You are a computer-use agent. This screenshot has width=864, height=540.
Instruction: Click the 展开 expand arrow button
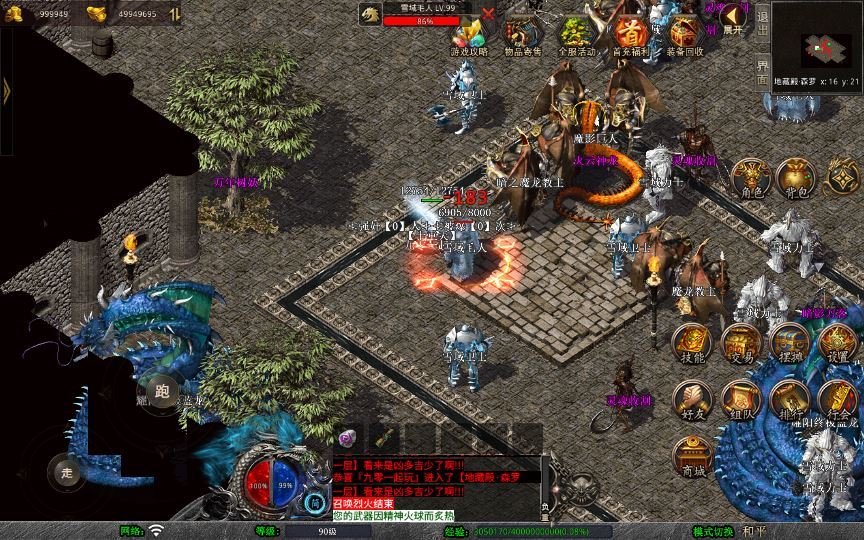[x=734, y=18]
